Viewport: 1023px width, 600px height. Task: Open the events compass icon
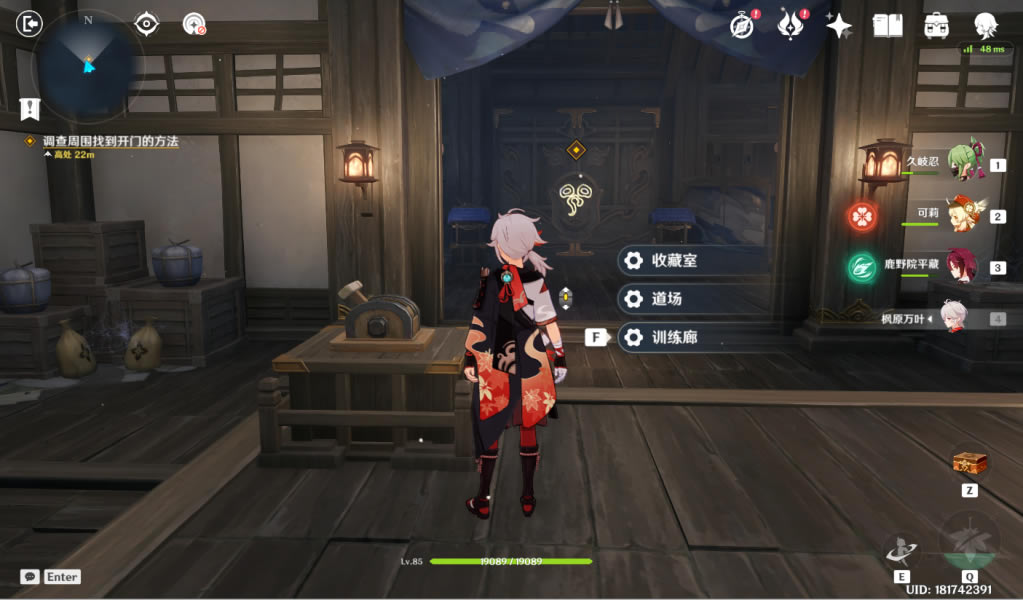point(742,26)
